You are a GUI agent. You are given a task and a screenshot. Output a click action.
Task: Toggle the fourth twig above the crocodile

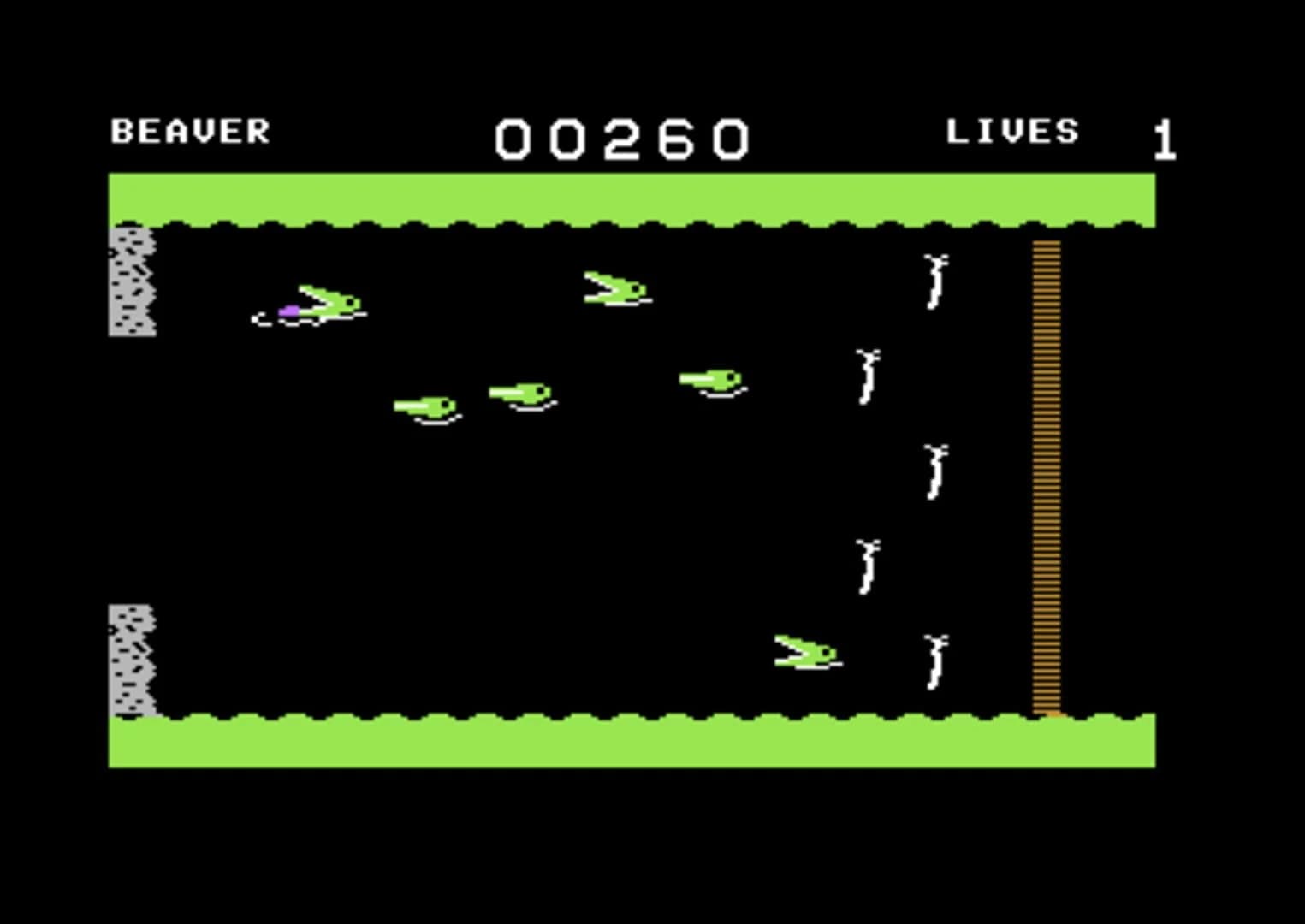click(x=869, y=569)
